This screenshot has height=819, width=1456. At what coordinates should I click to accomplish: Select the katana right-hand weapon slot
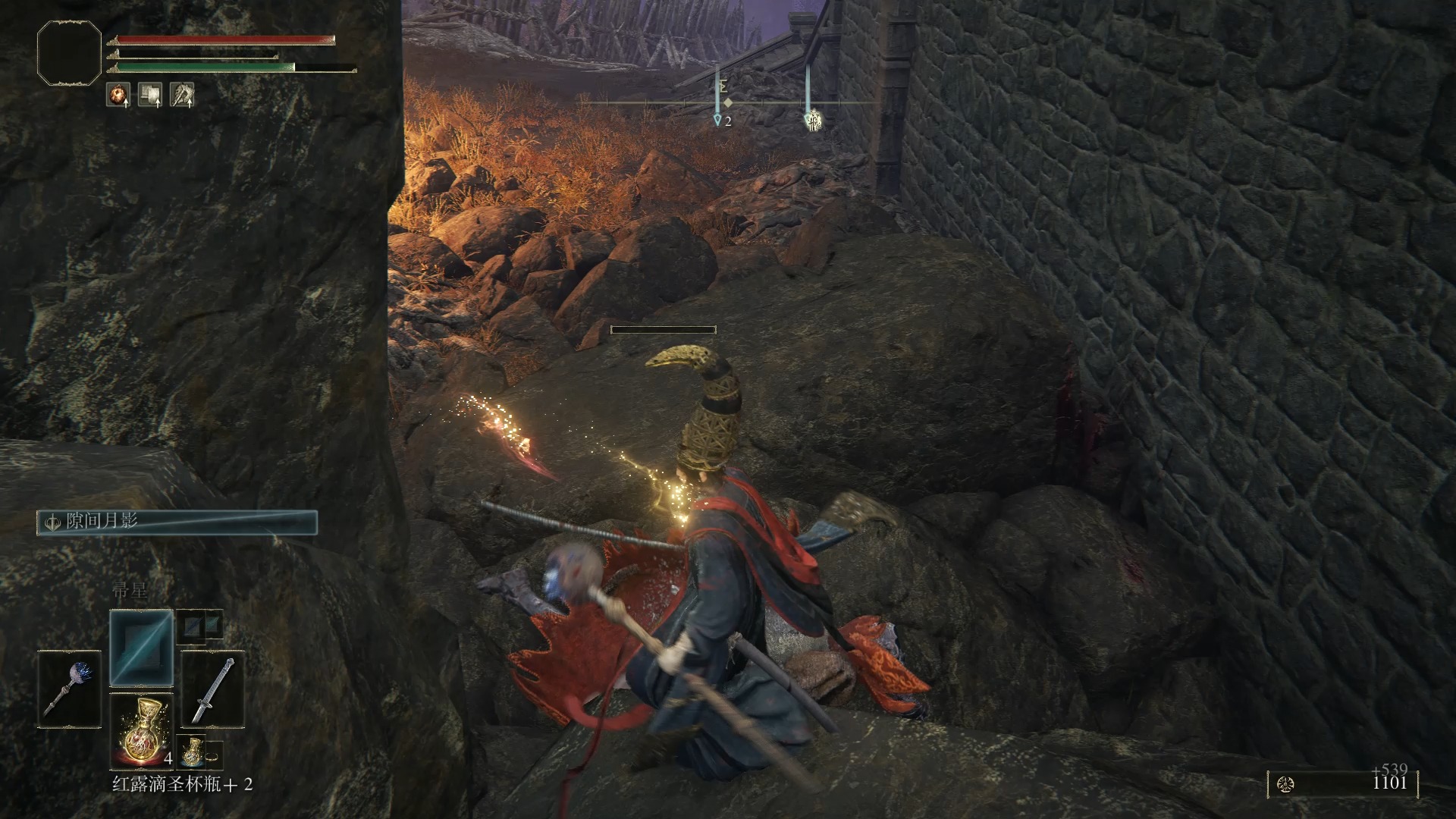tap(213, 689)
